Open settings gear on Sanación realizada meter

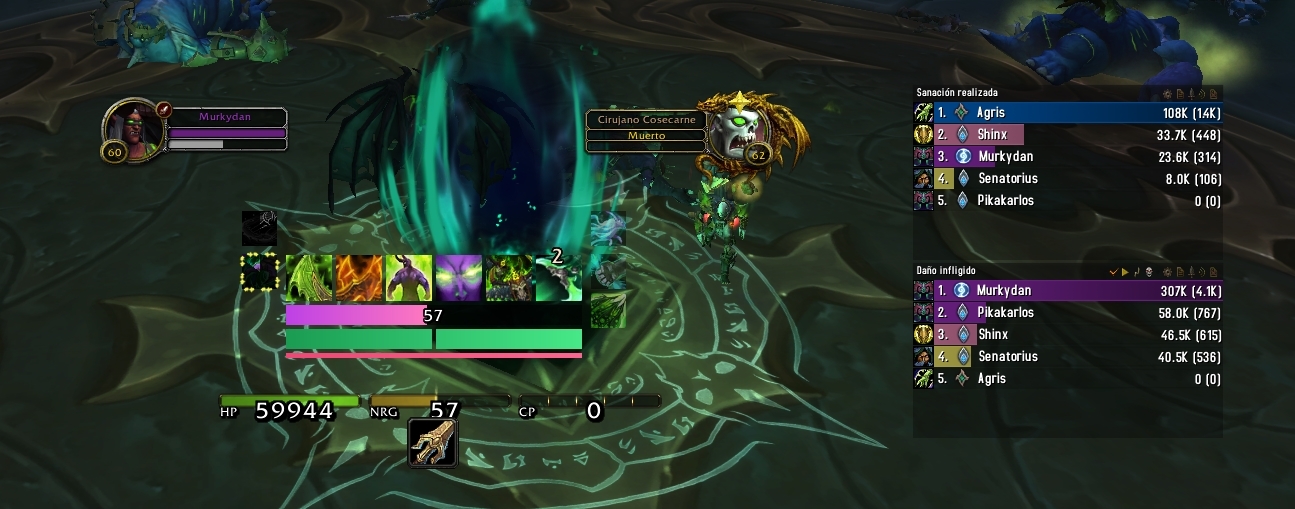[1167, 93]
